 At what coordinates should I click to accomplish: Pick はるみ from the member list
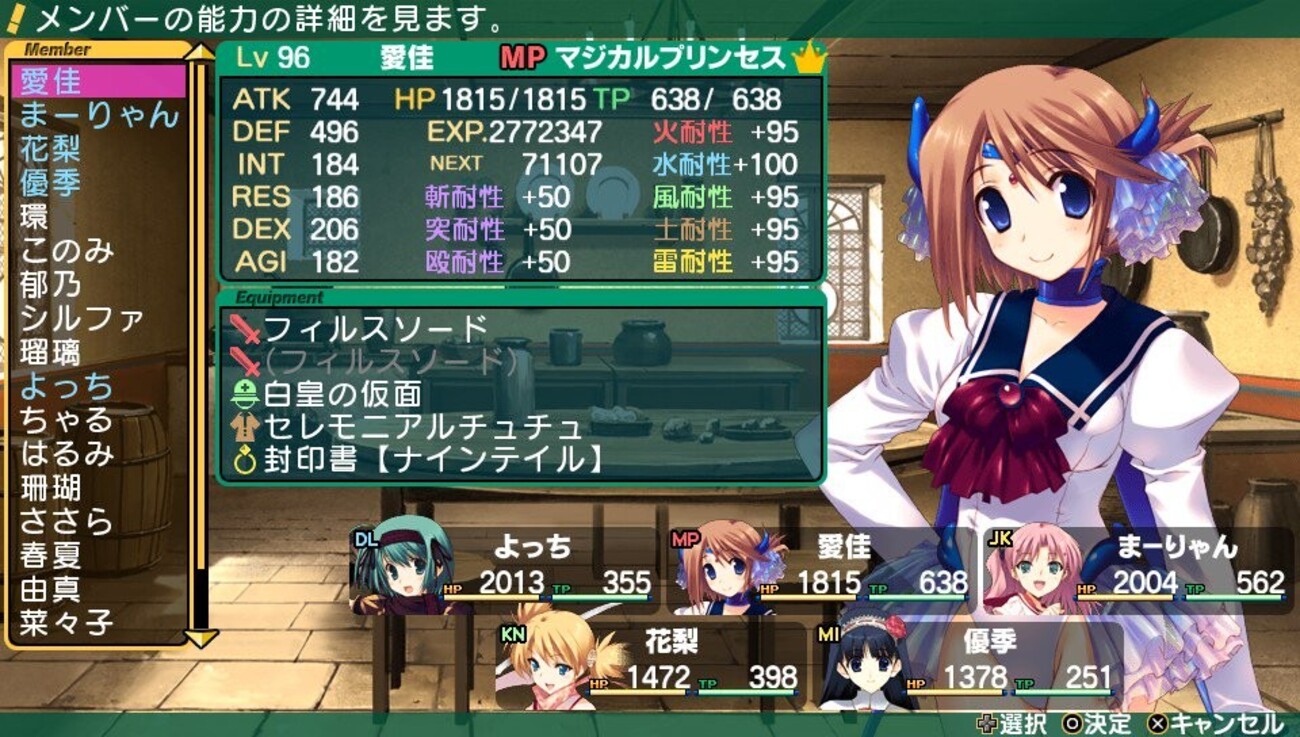tap(67, 454)
